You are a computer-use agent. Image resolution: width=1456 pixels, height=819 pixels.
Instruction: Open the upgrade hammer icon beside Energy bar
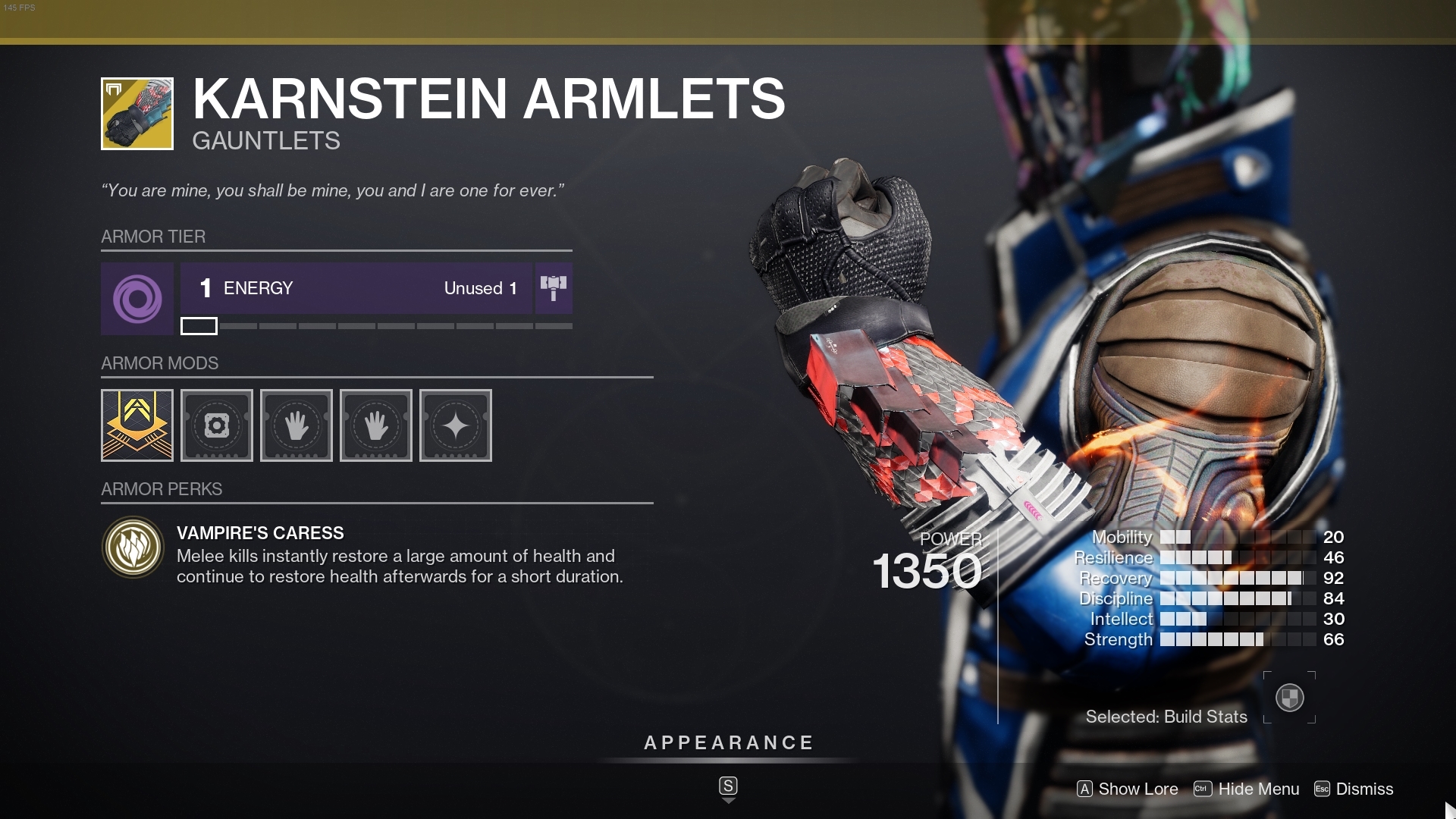click(x=554, y=288)
